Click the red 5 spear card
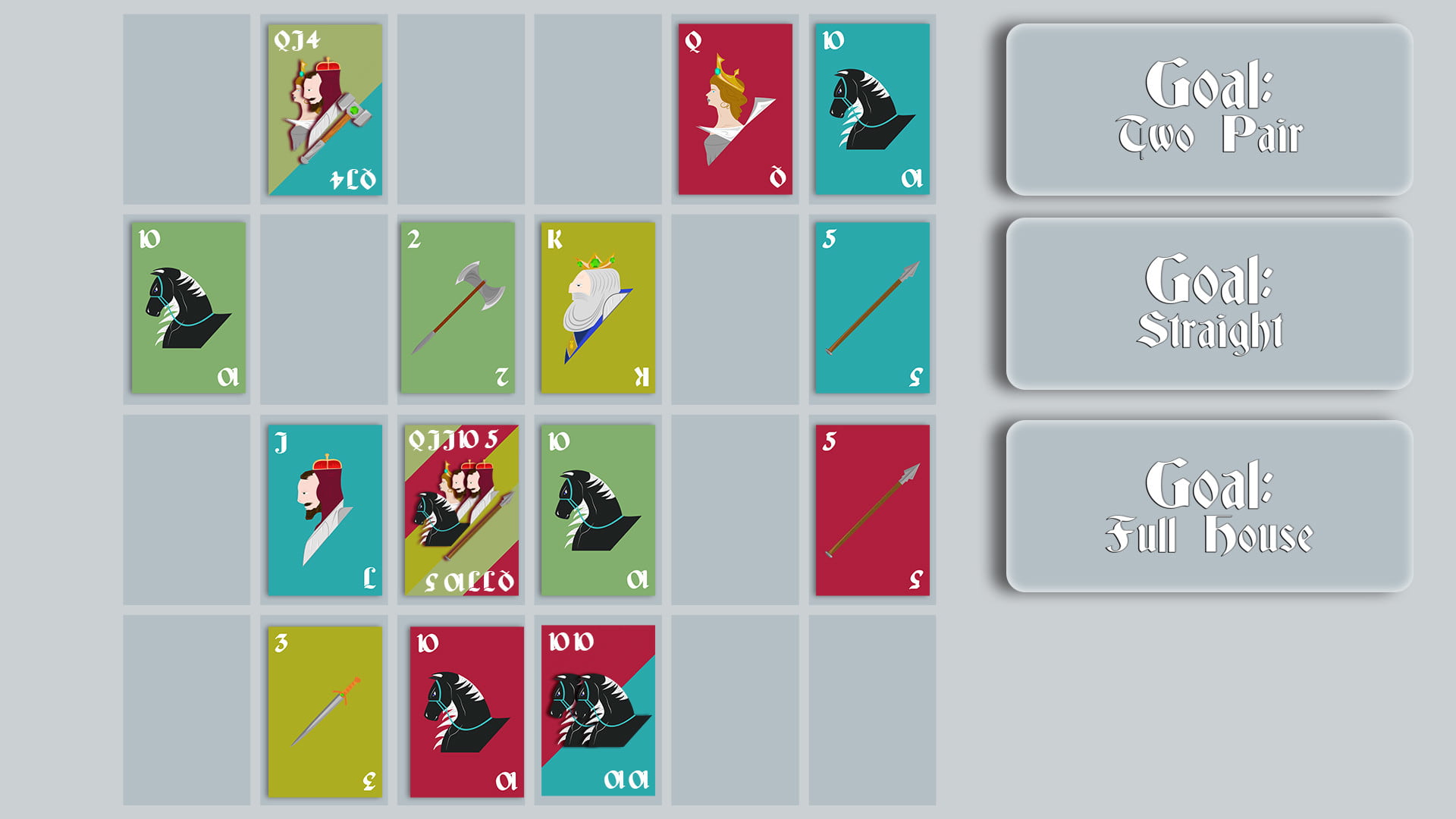 pyautogui.click(x=871, y=508)
